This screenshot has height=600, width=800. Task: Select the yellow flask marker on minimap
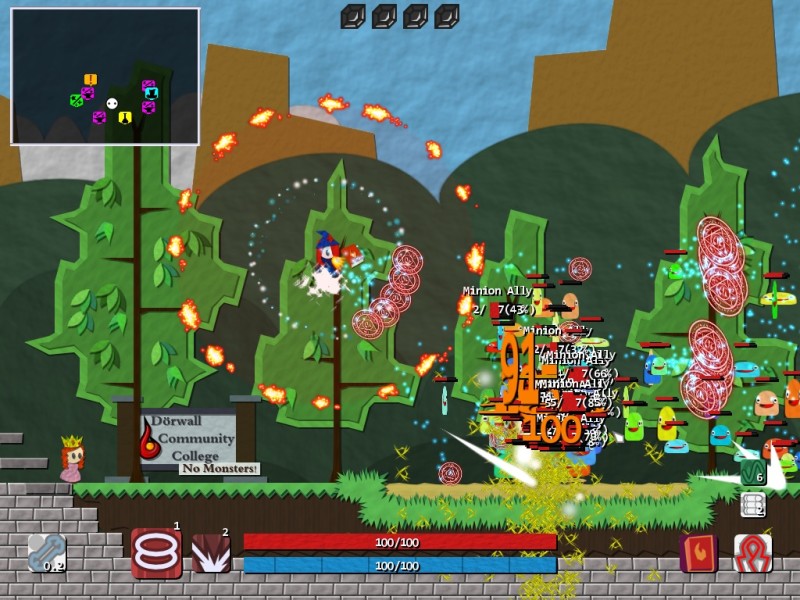(125, 117)
